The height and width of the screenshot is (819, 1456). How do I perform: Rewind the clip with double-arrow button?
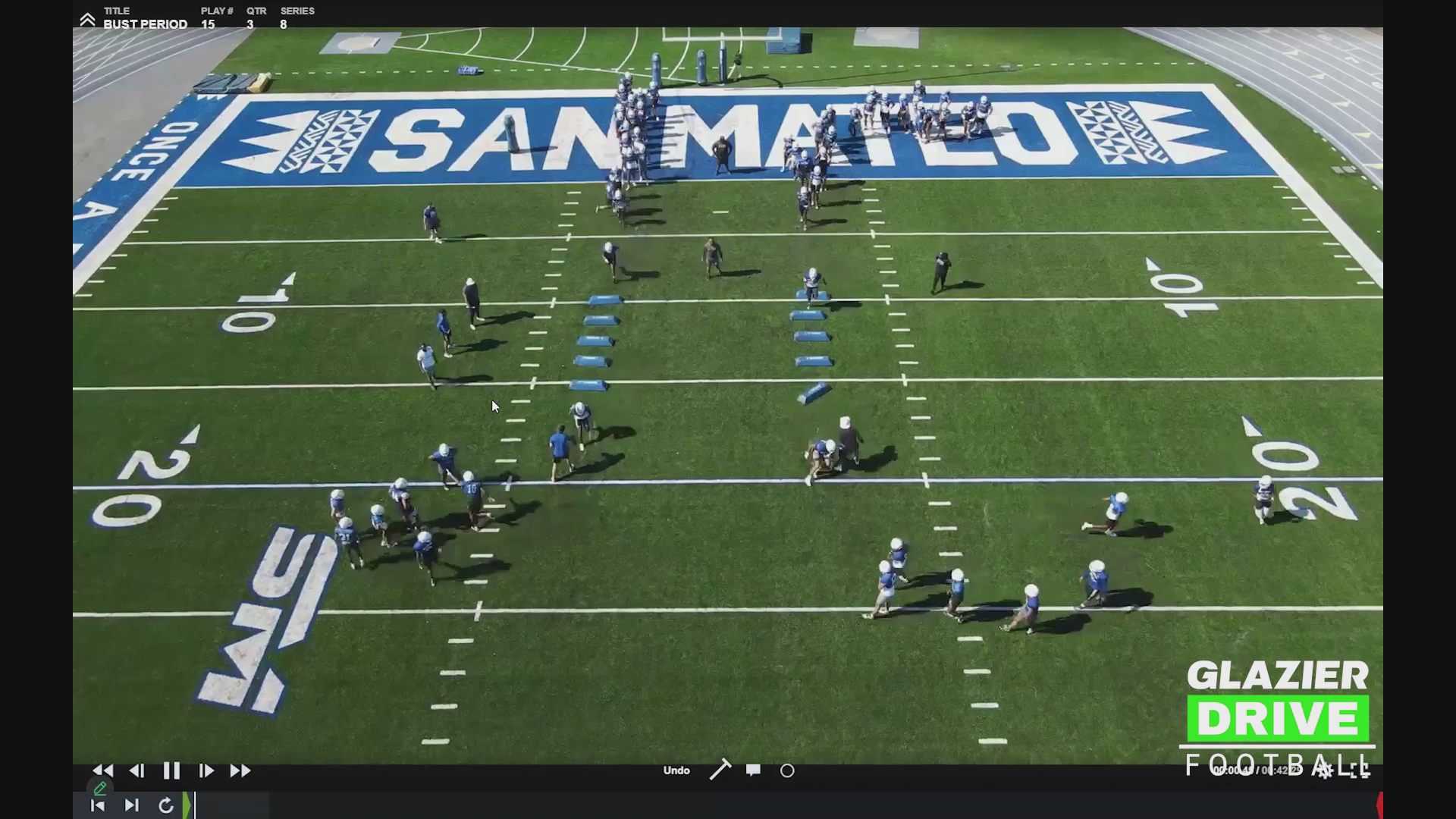point(103,771)
